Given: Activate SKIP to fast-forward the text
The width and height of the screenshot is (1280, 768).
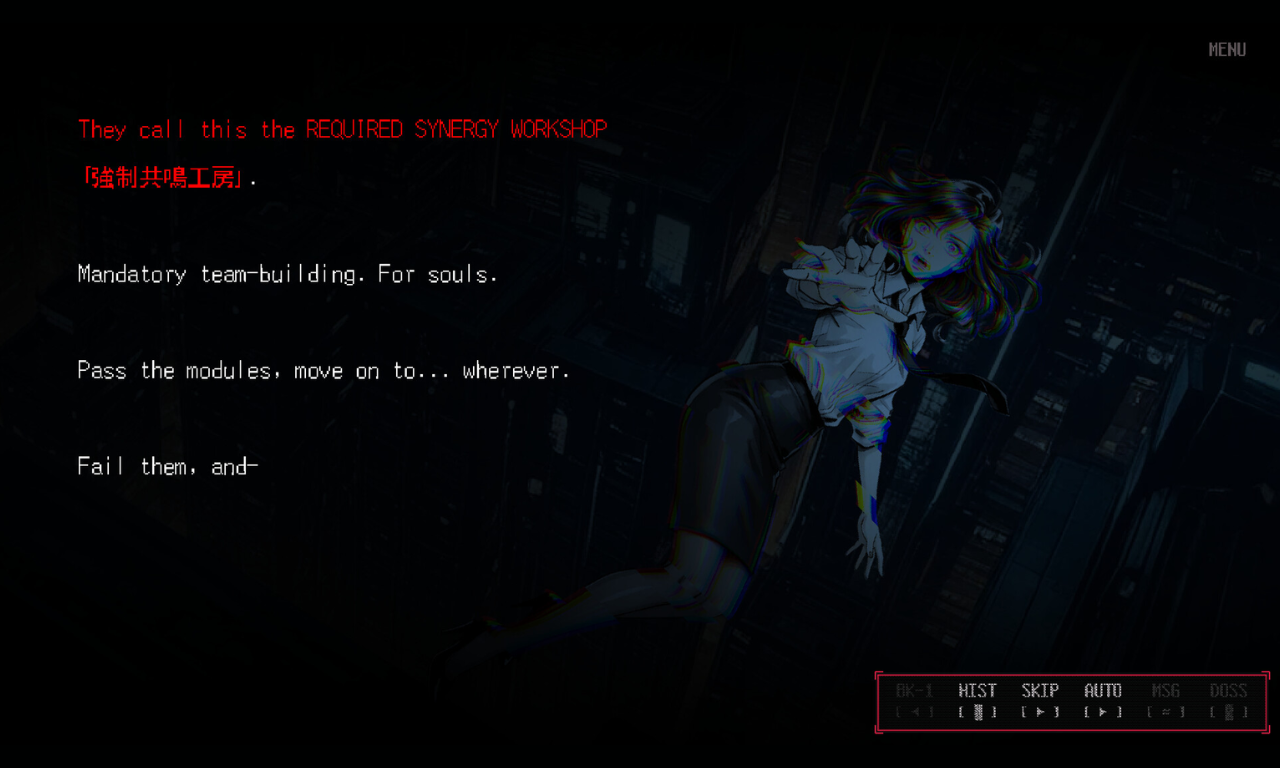Looking at the screenshot, I should pos(1040,700).
